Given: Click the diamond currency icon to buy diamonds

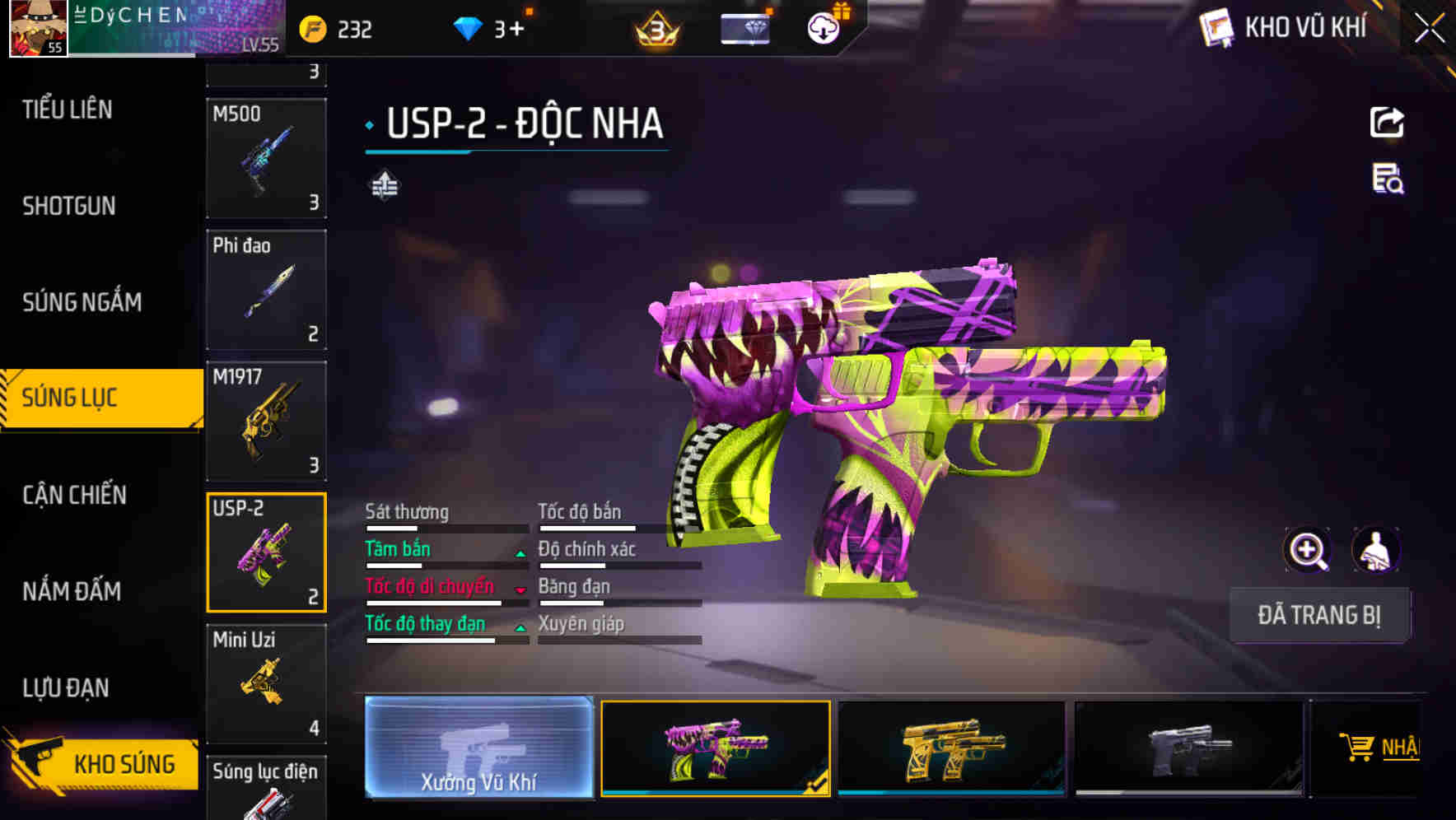Looking at the screenshot, I should pos(466,27).
